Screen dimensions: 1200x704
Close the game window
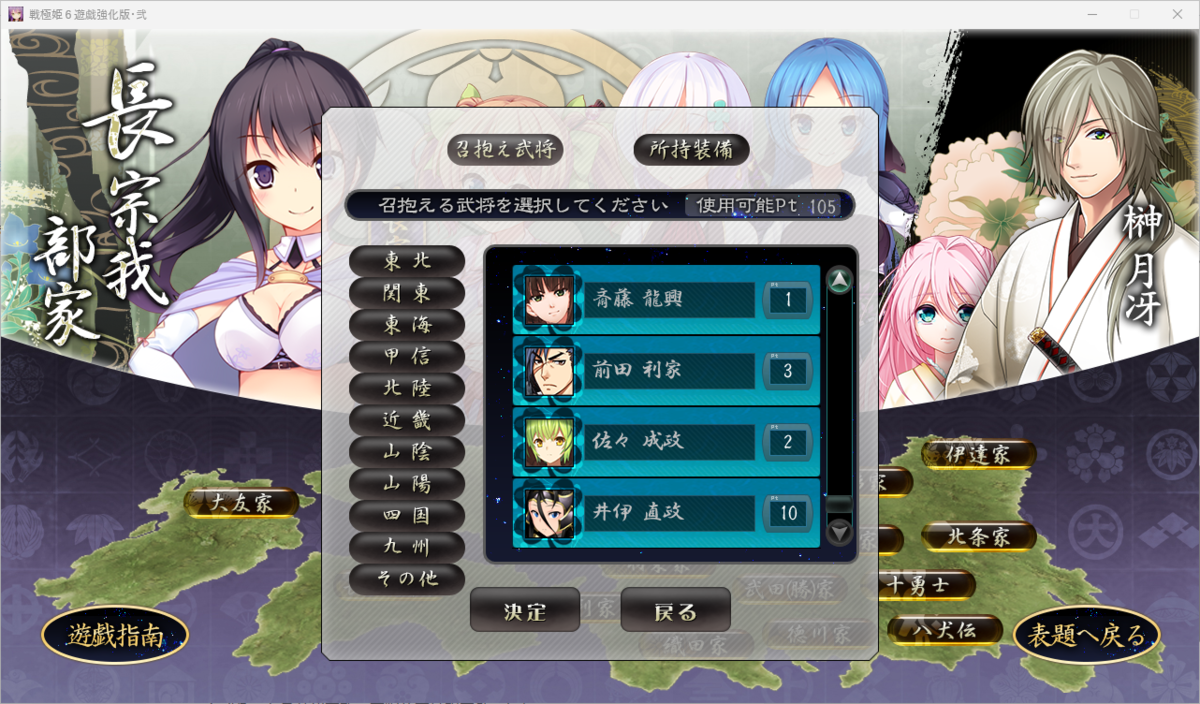[x=1177, y=14]
